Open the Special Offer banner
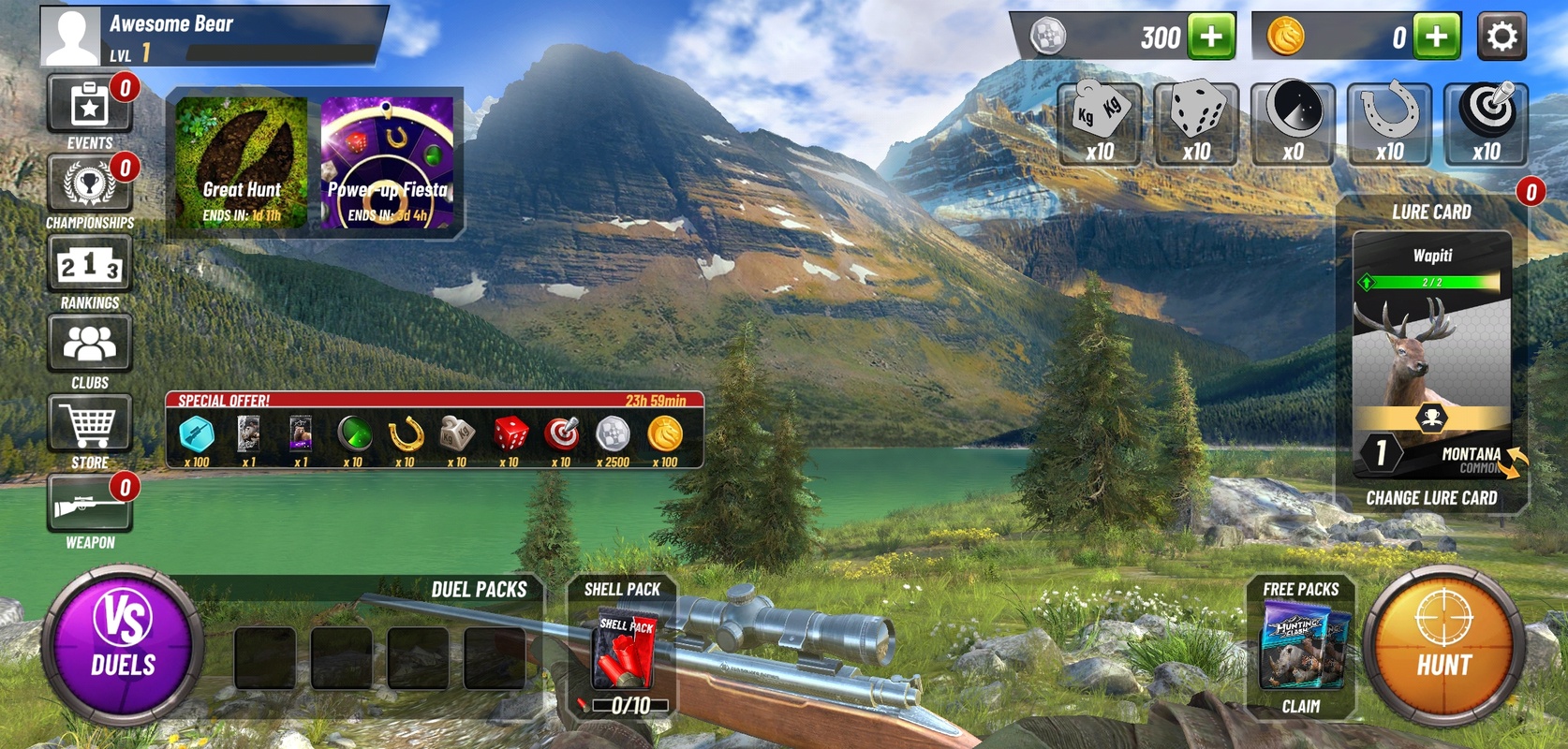The height and width of the screenshot is (749, 1568). pyautogui.click(x=434, y=430)
